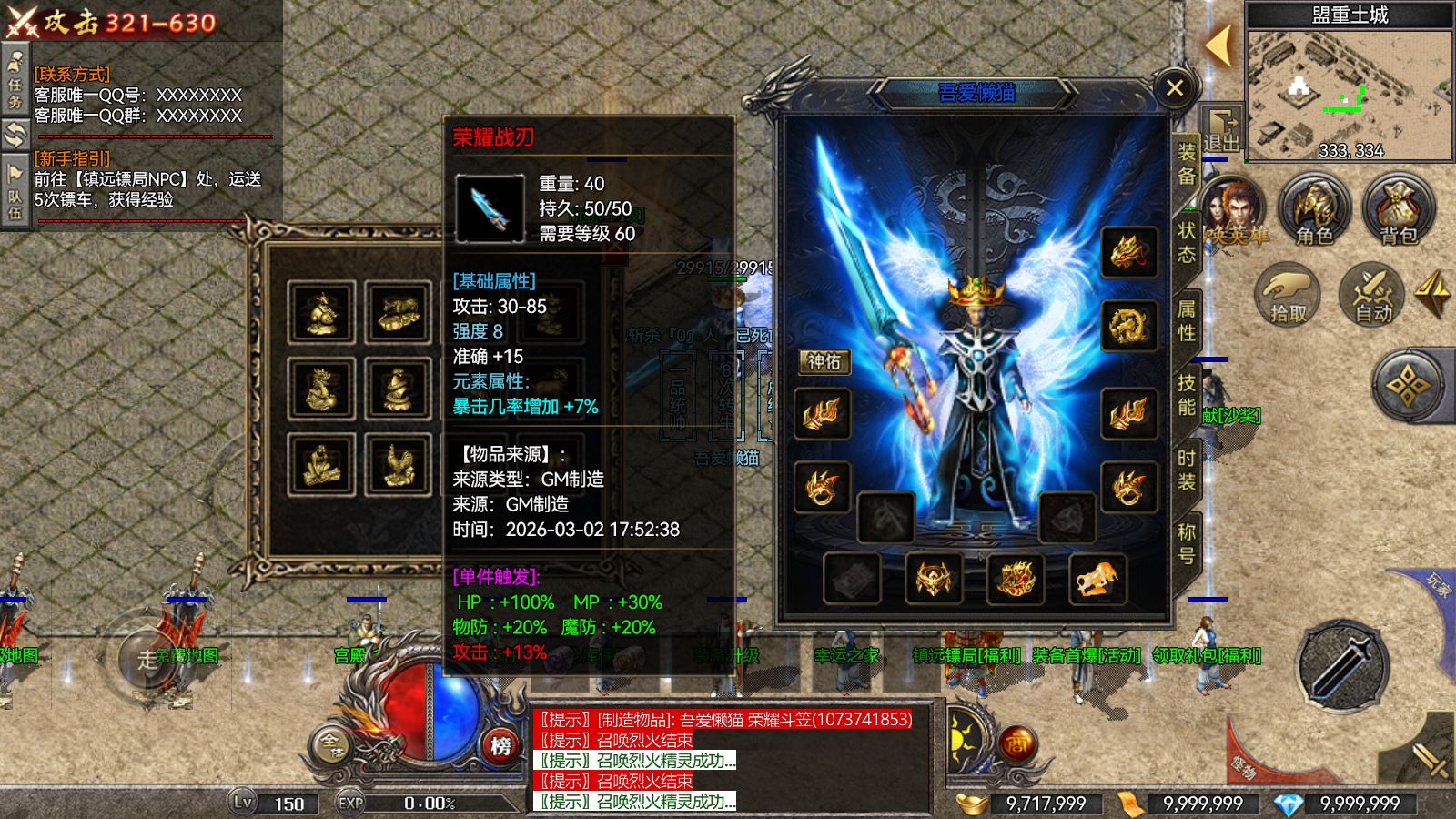1456x819 pixels.
Task: Select the 拾取 pickup hand icon
Action: pos(1285,294)
